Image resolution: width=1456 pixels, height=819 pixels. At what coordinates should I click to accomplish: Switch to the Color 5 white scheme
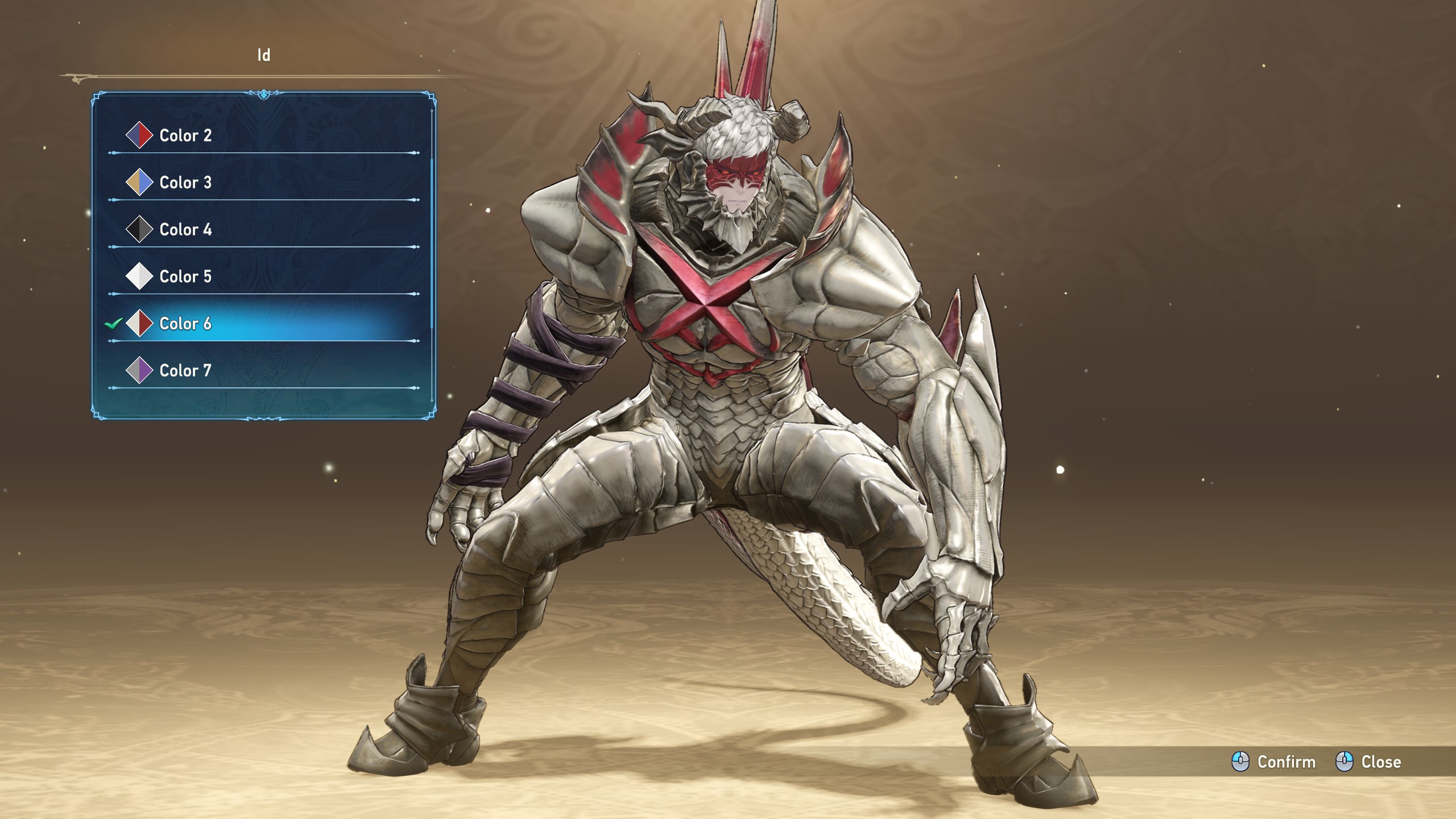coord(185,277)
